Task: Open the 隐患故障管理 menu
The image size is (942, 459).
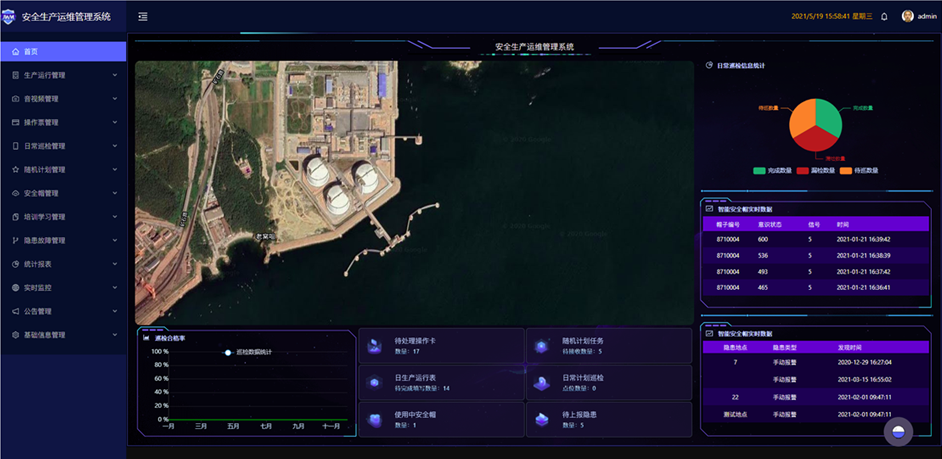Action: [45, 240]
